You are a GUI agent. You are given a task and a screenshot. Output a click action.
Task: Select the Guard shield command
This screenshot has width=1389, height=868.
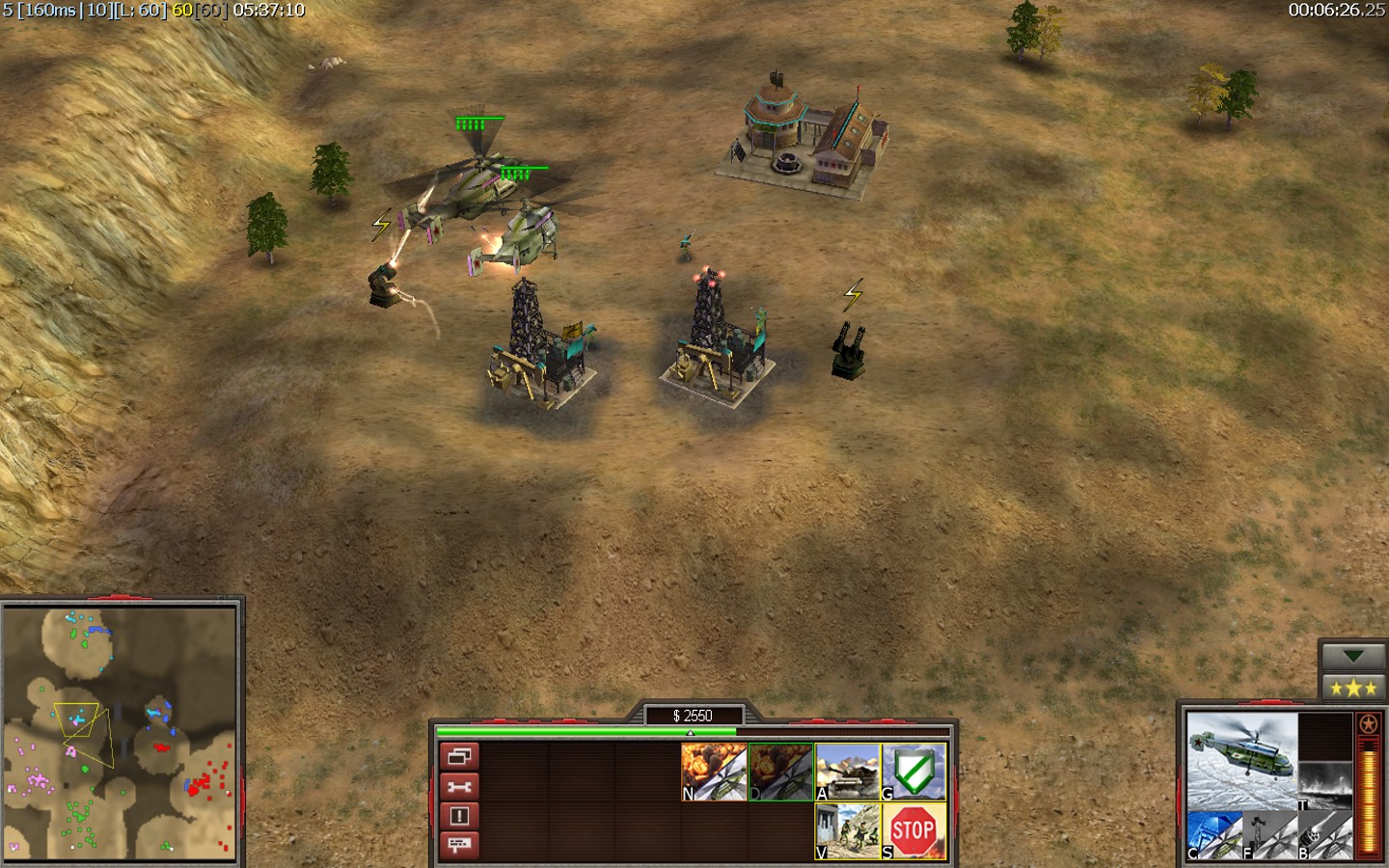(913, 771)
